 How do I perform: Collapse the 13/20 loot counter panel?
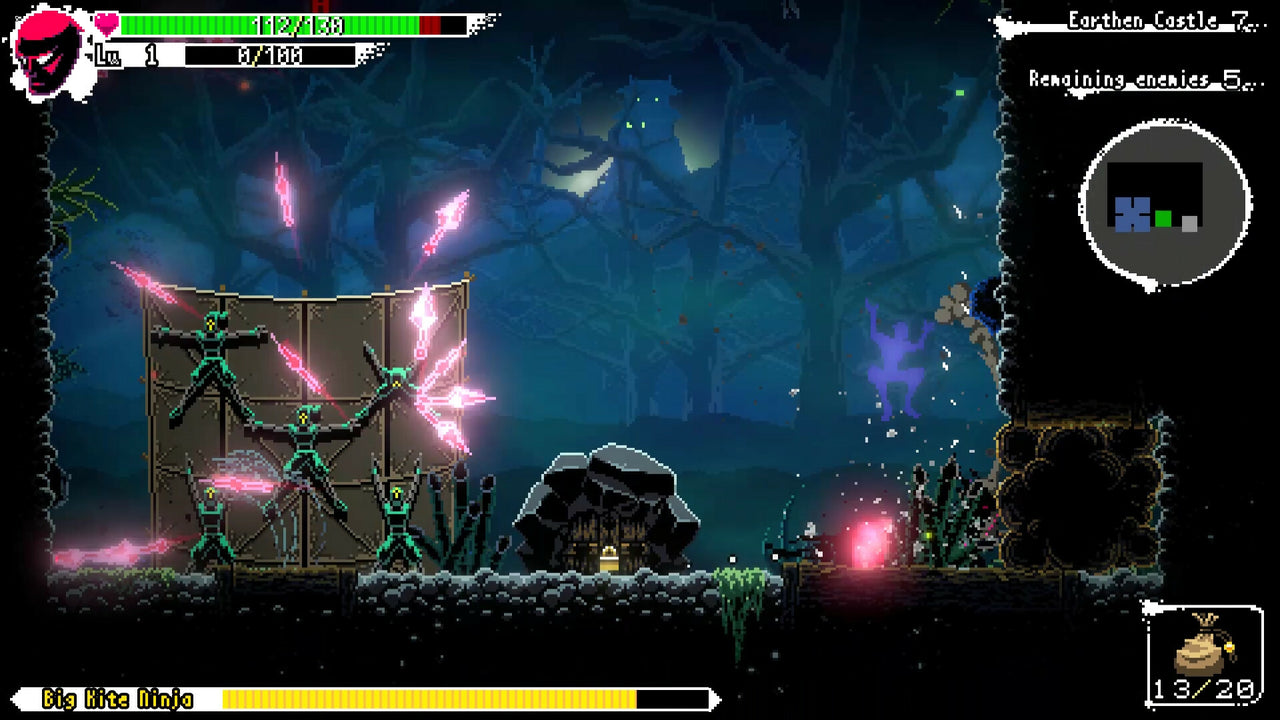tap(1206, 687)
